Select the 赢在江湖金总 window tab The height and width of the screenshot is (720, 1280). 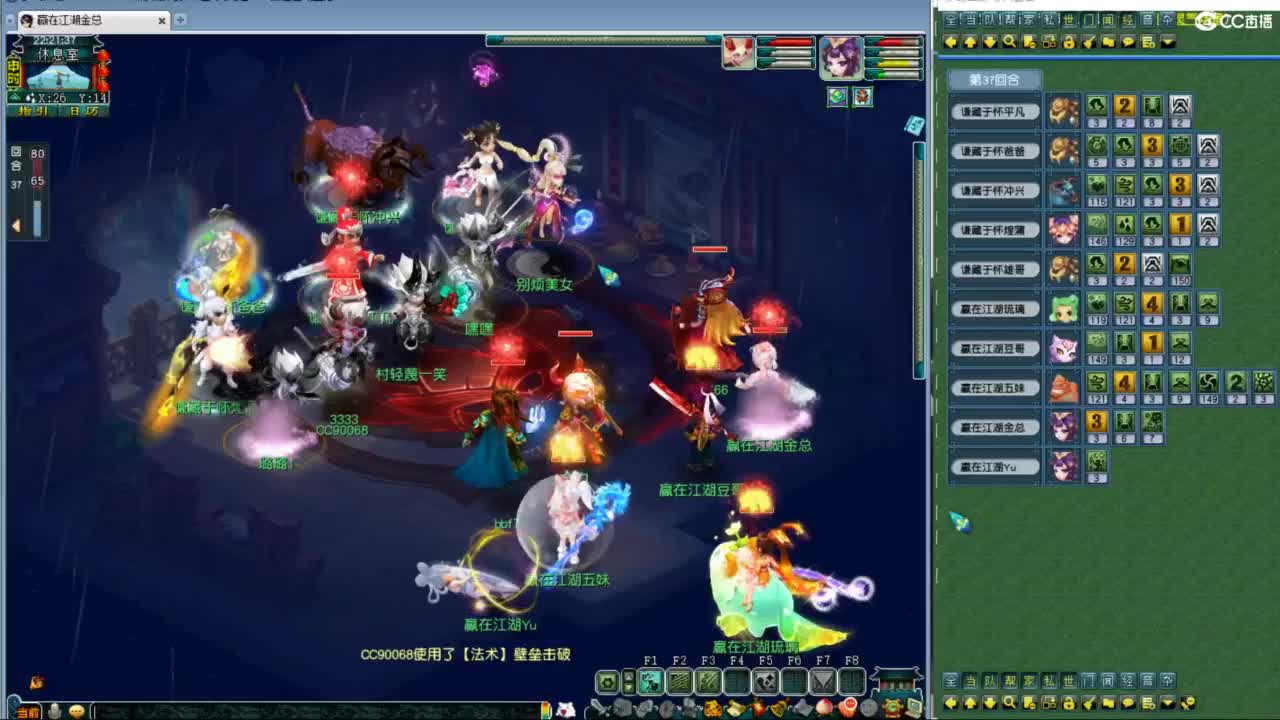click(62, 20)
